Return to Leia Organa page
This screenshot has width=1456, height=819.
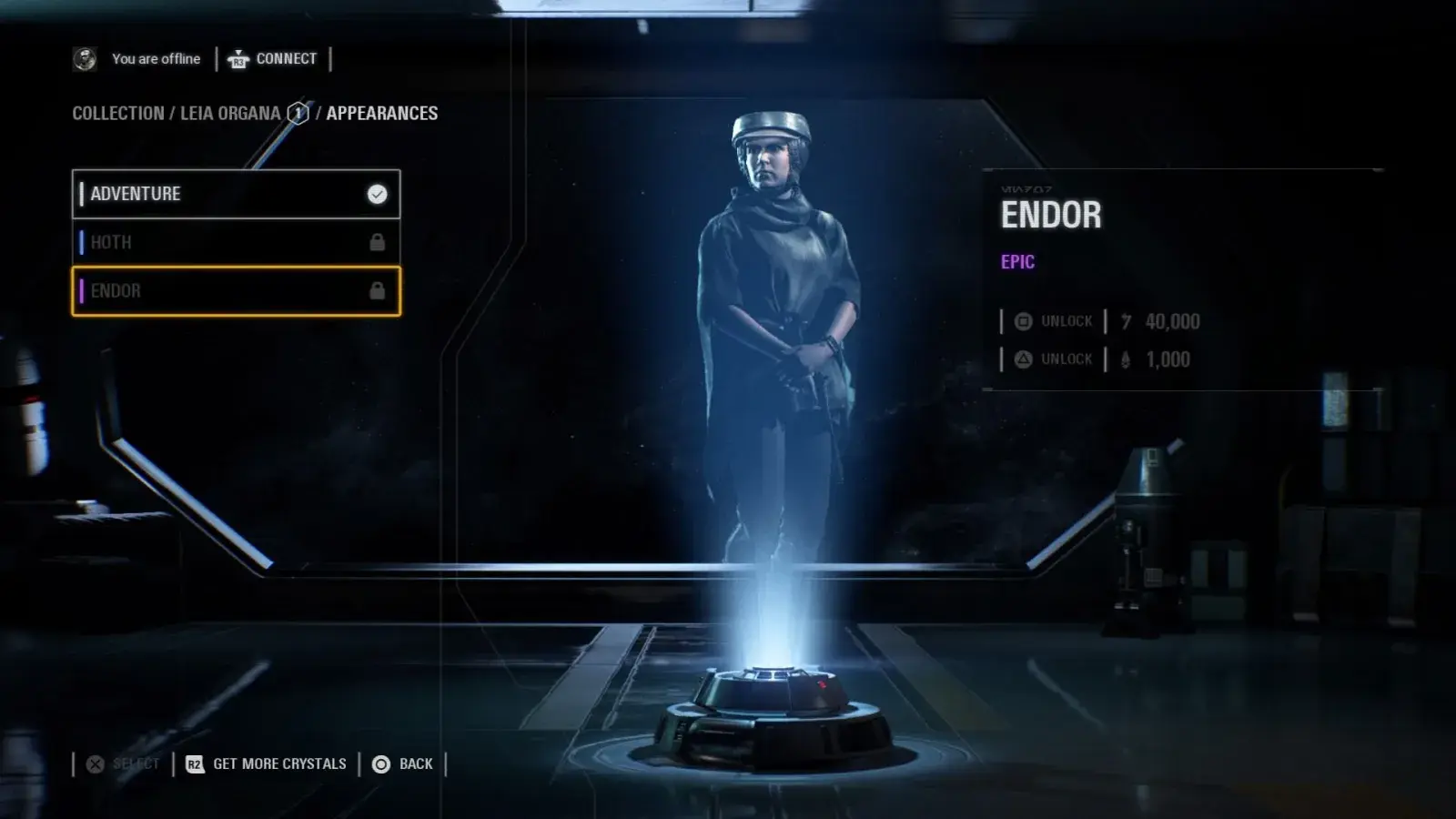[230, 114]
